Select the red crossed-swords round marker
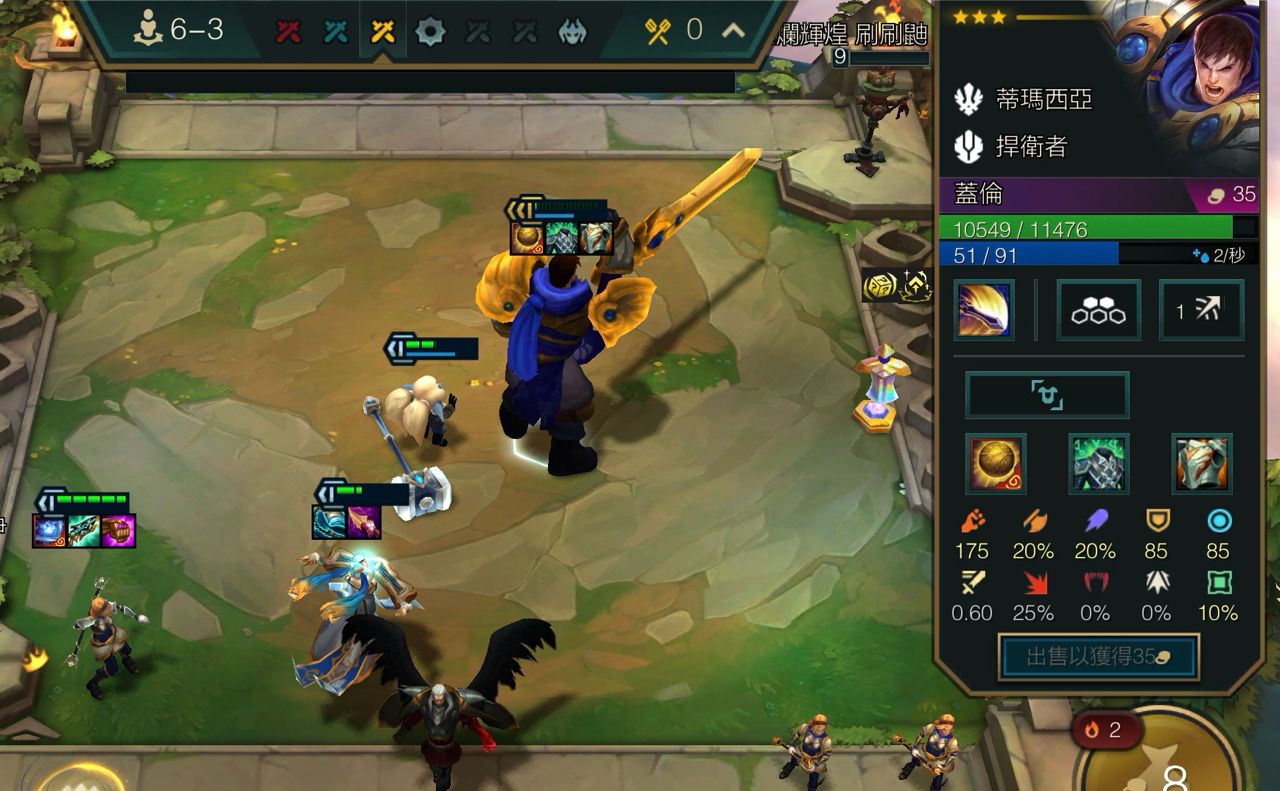 point(289,32)
